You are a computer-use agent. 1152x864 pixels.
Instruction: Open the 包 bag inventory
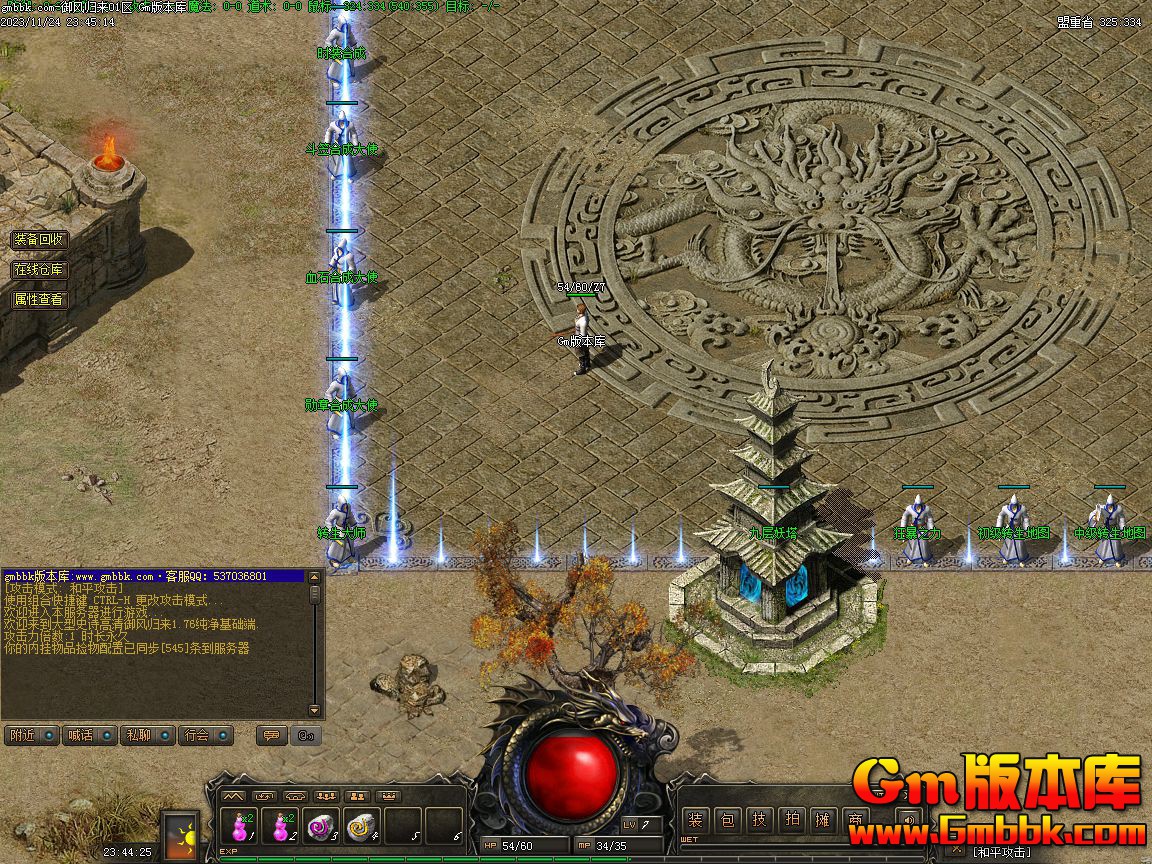click(728, 820)
